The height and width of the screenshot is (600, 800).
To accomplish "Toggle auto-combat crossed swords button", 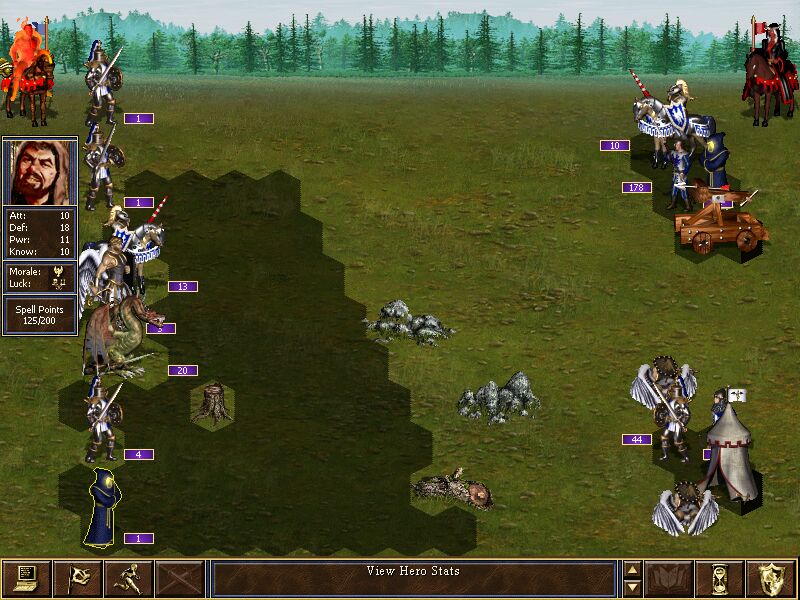I will (x=180, y=578).
